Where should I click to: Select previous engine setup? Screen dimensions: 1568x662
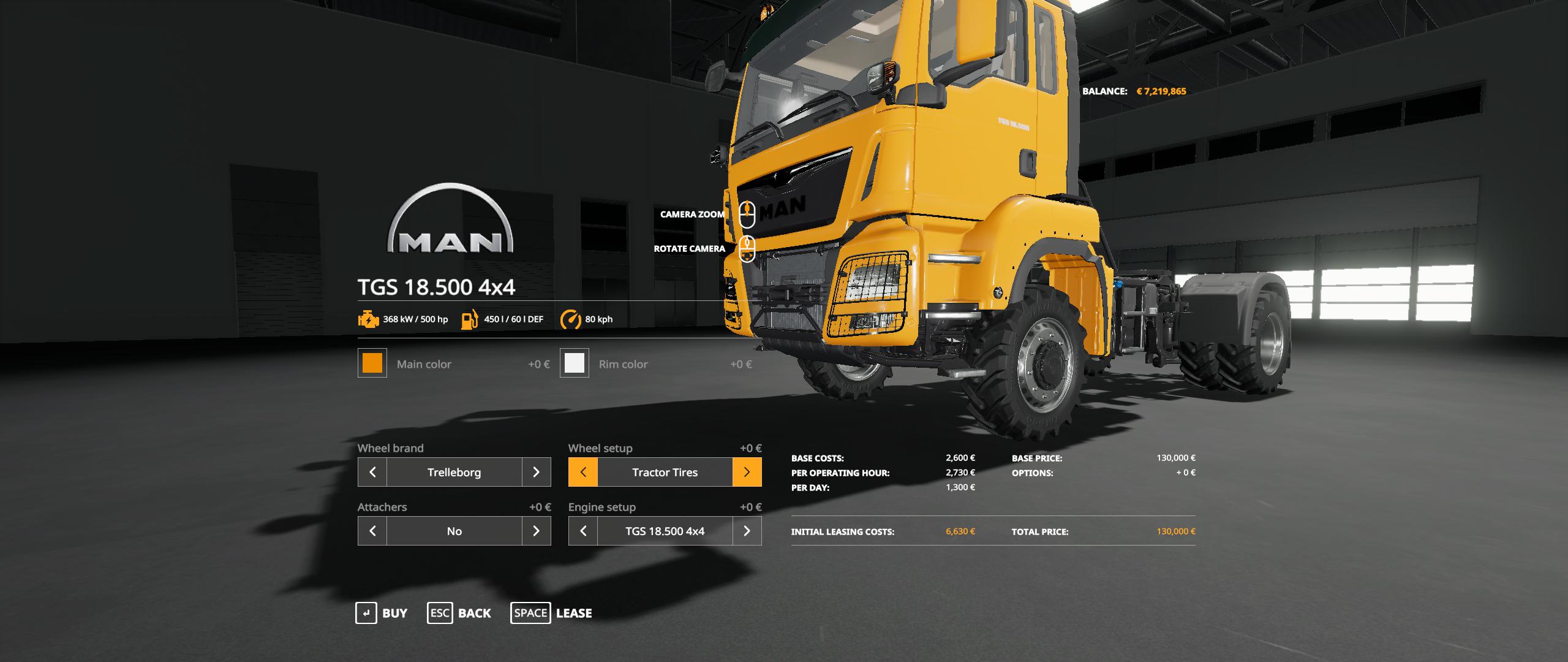[583, 531]
